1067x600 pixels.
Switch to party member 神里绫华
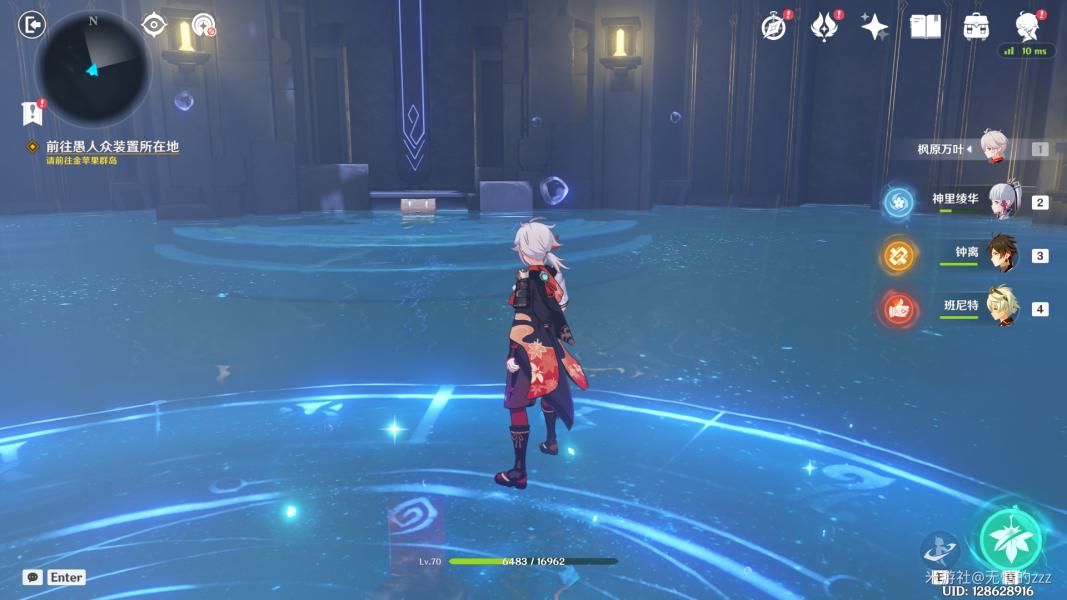[x=1001, y=201]
